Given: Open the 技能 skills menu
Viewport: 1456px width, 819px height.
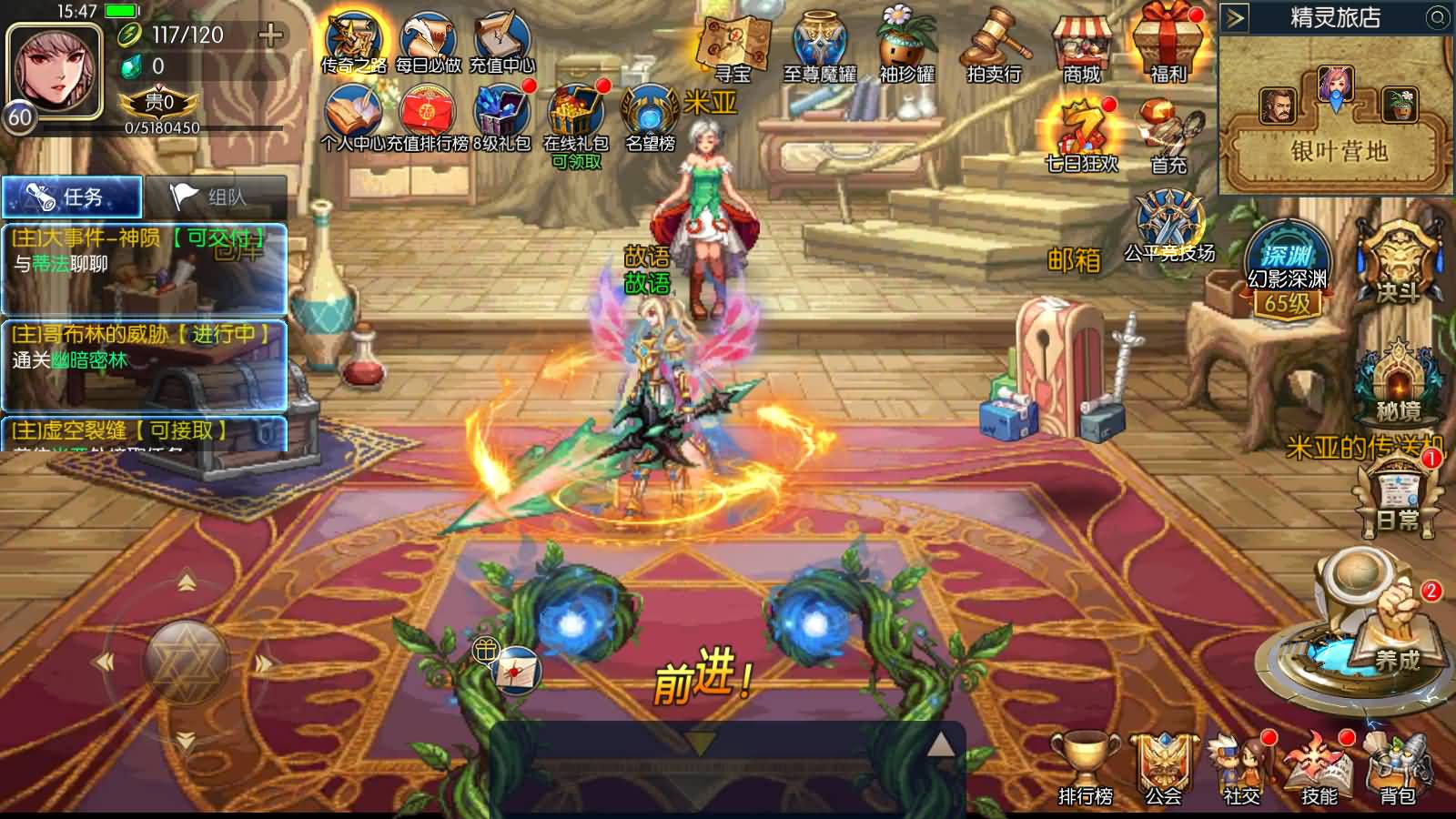Looking at the screenshot, I should [1319, 769].
